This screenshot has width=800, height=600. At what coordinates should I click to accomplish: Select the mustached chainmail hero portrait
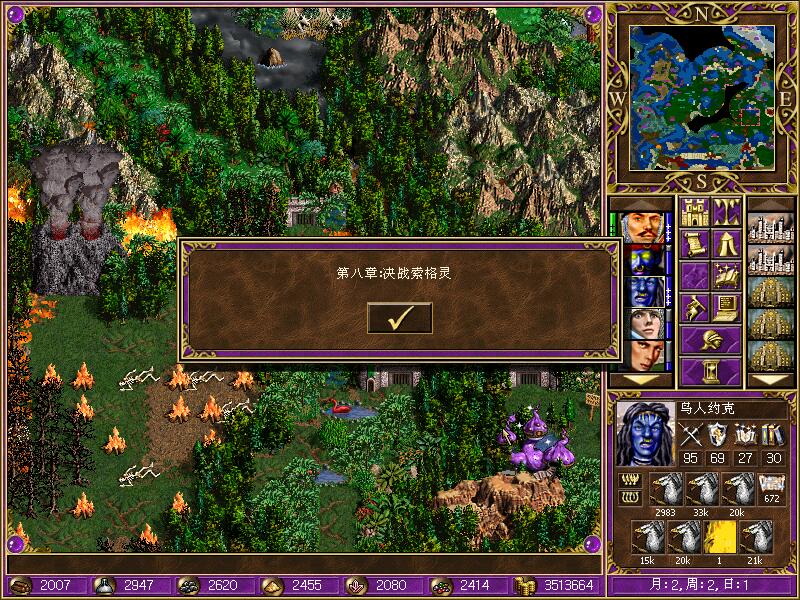(643, 229)
